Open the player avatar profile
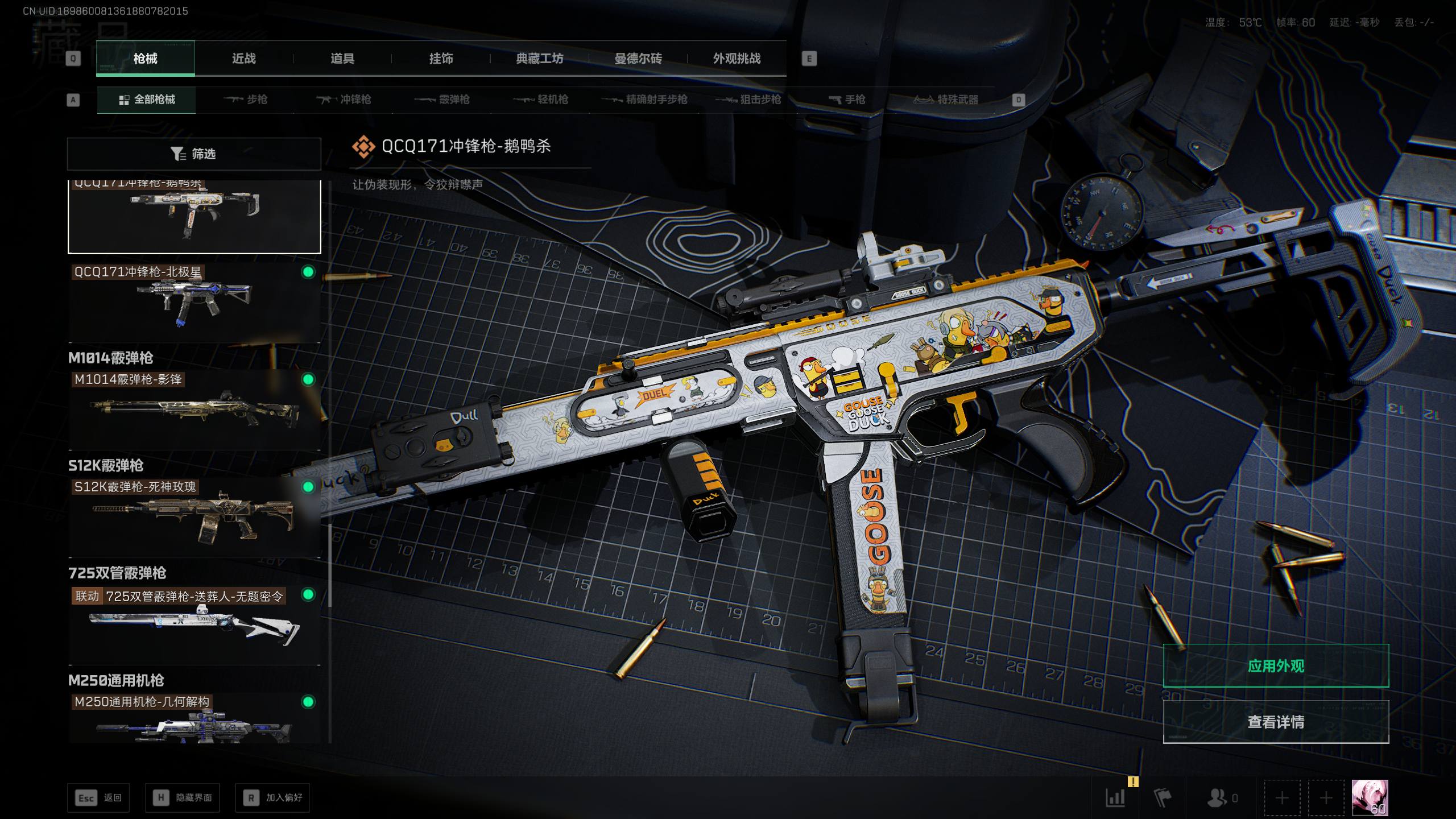The image size is (1456, 819). [1370, 798]
